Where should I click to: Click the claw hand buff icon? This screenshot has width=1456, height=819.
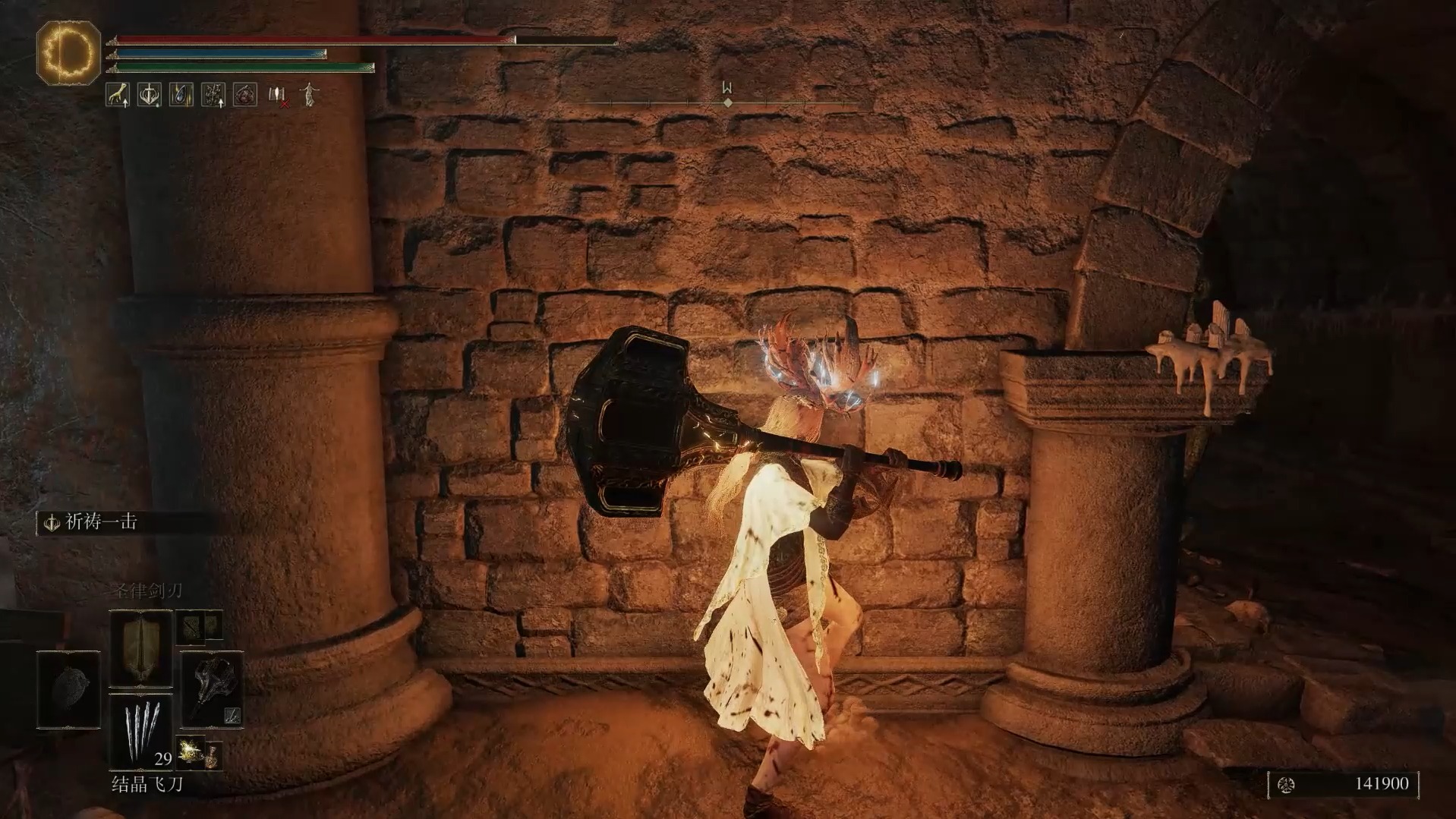pos(118,95)
